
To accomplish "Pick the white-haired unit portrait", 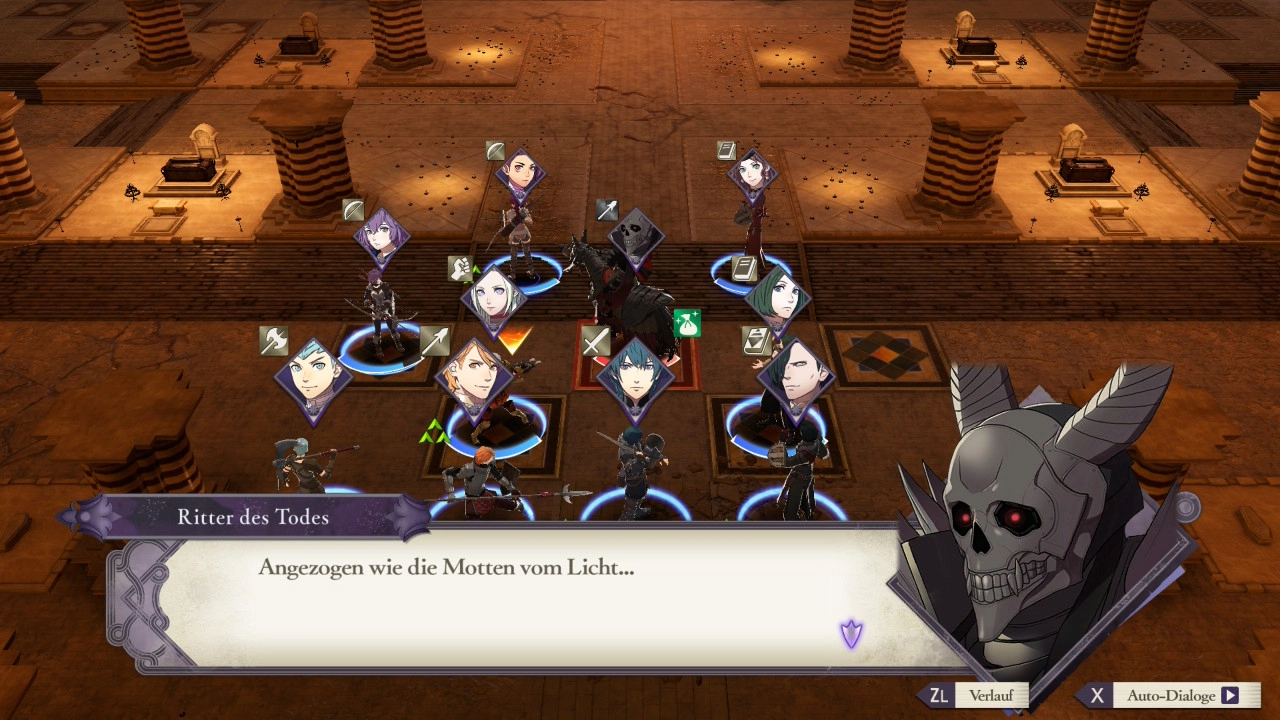I will click(x=494, y=299).
